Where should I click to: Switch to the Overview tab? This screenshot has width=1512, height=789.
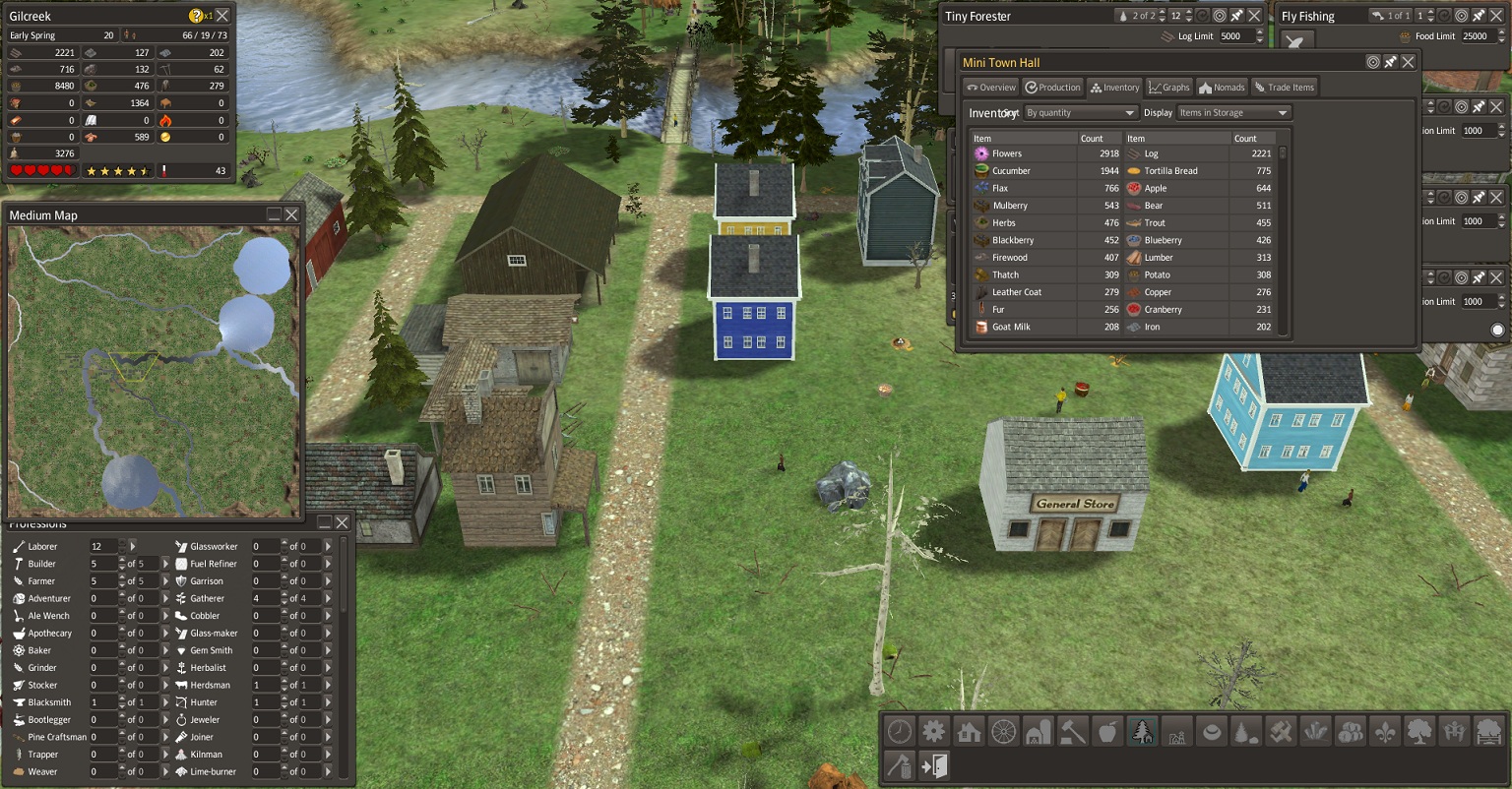990,88
